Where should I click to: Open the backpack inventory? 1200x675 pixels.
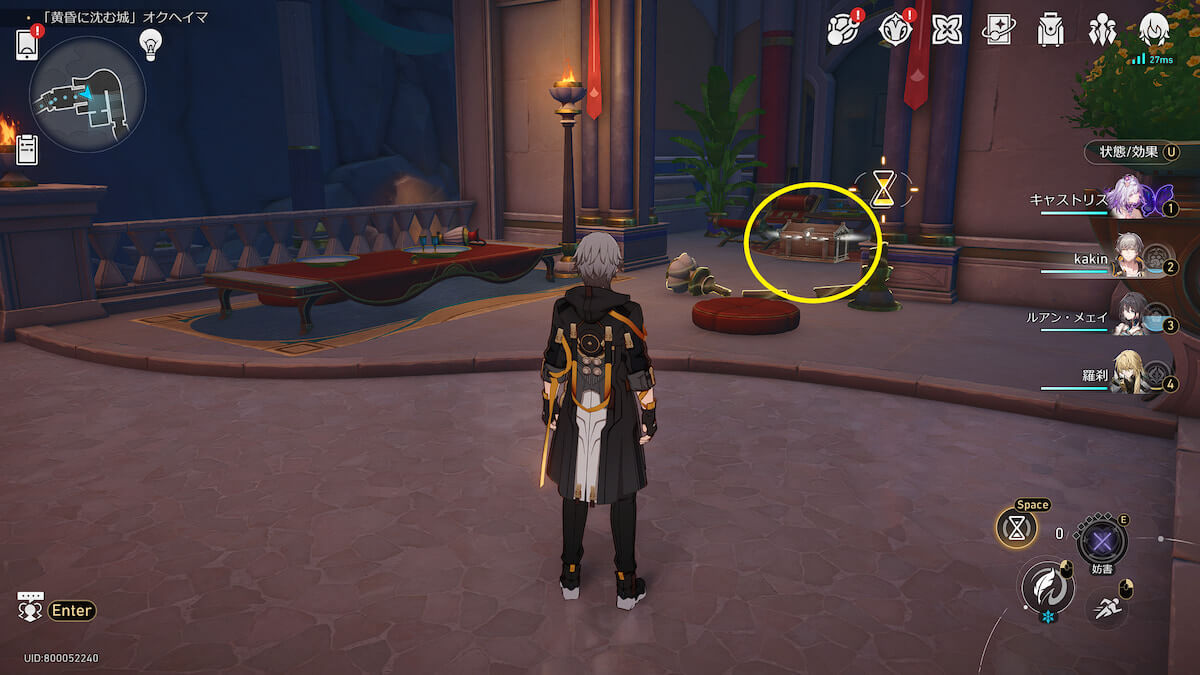point(1050,30)
